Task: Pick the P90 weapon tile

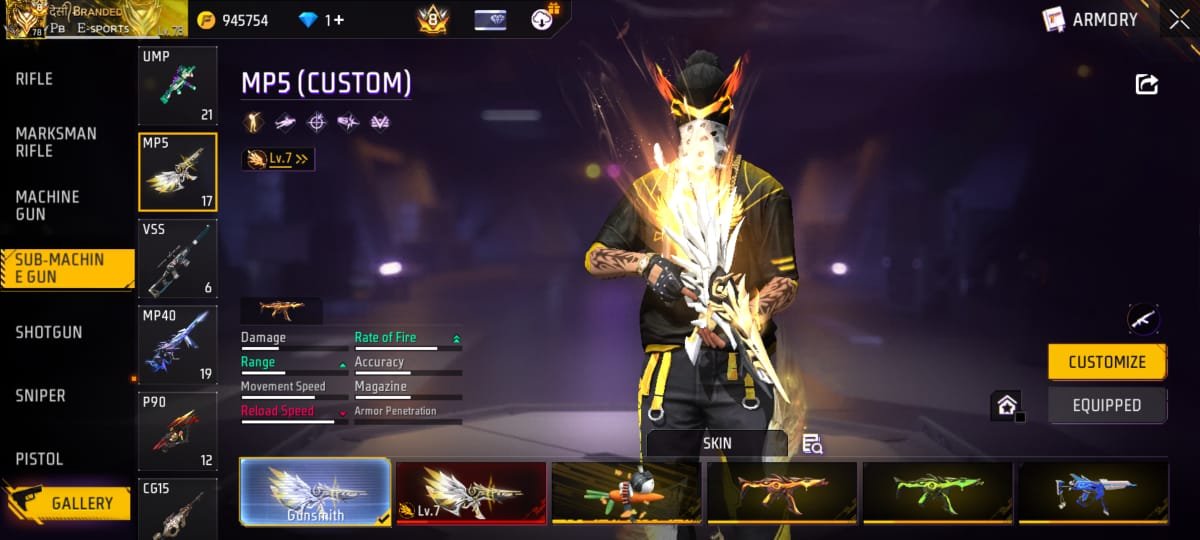Action: (x=177, y=431)
